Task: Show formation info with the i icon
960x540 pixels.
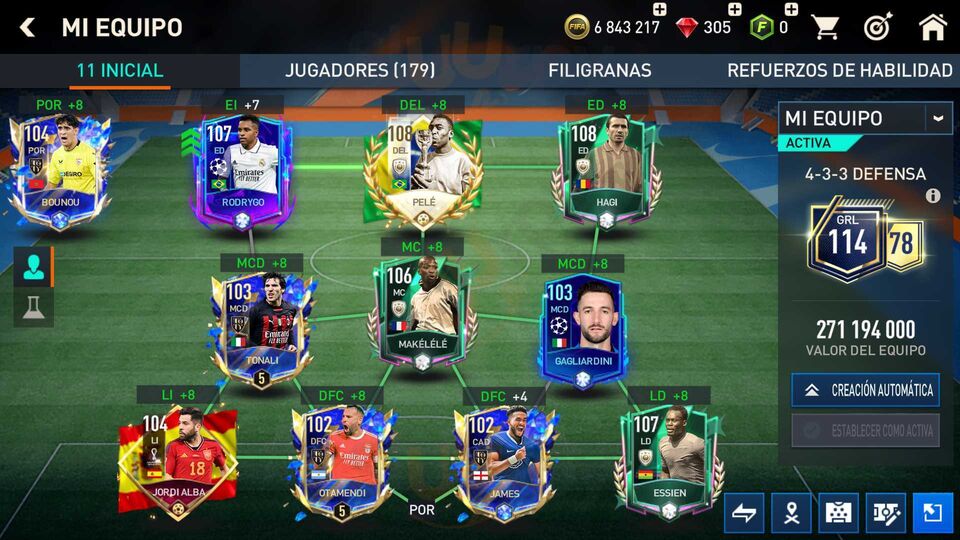Action: coord(933,196)
